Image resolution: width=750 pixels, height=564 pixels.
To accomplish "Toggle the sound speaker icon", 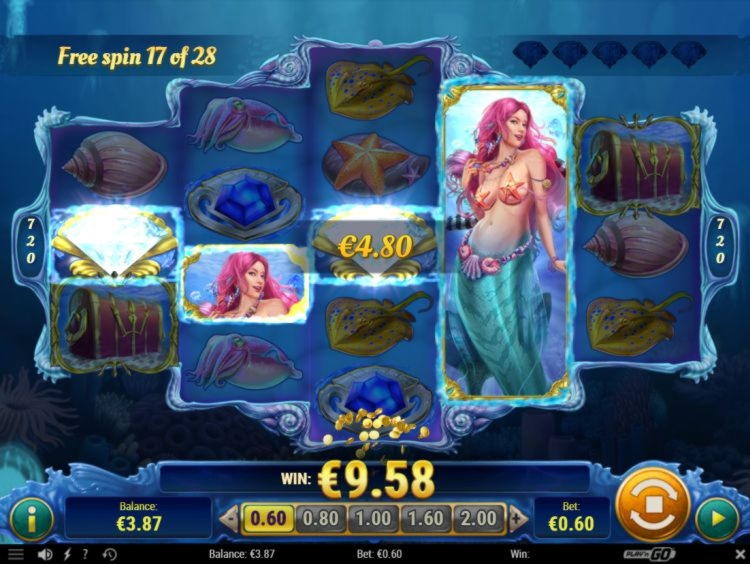I will [x=44, y=554].
